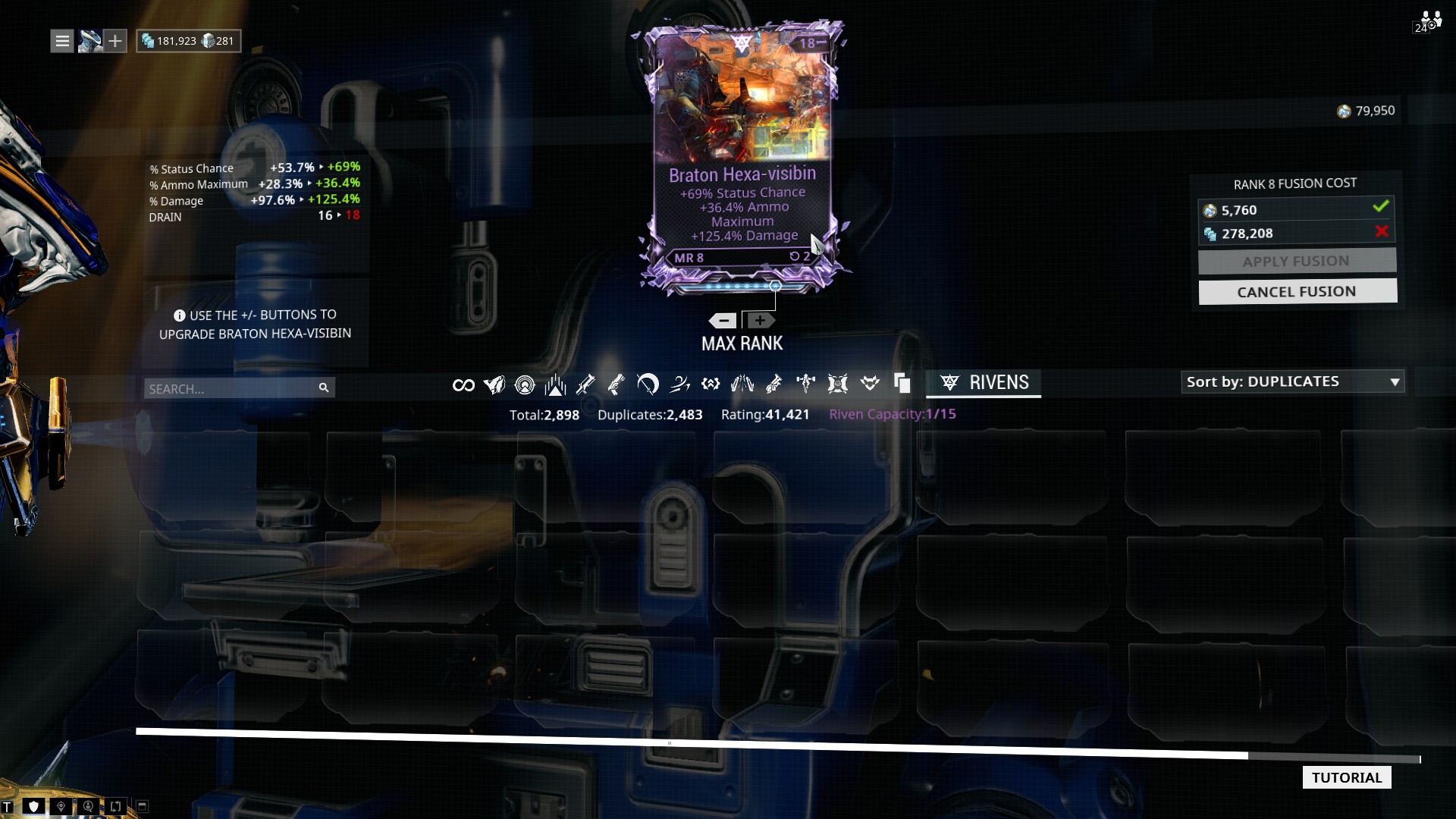The image size is (1456, 819).
Task: Show all mods with the infinity filter
Action: (463, 385)
